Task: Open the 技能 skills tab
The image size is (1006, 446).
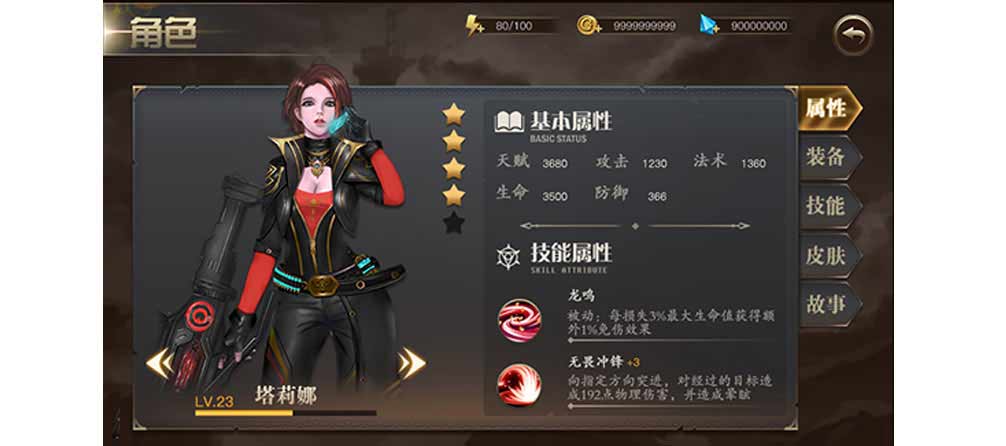Action: pyautogui.click(x=826, y=206)
